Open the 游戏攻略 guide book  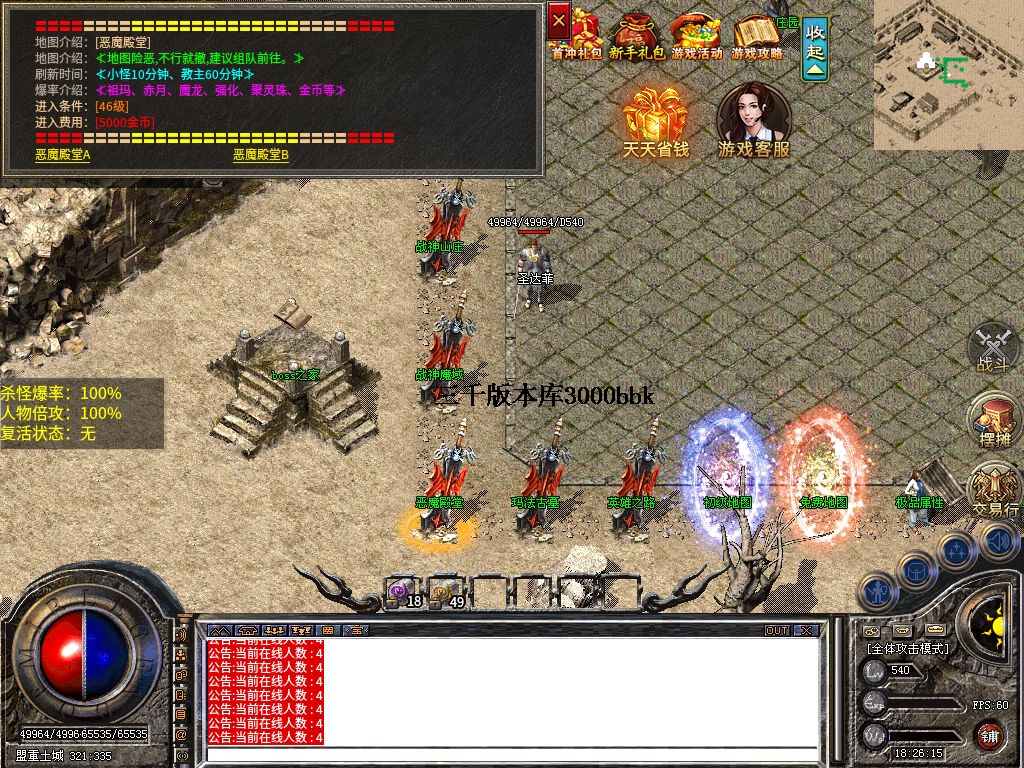(x=757, y=37)
